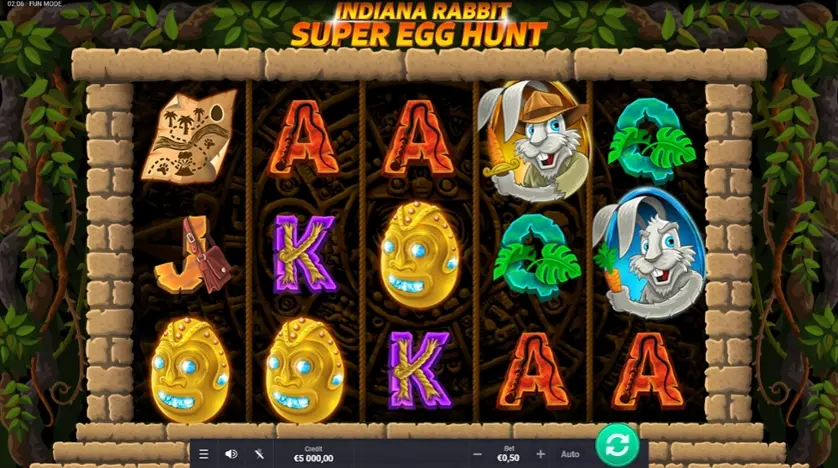Toggle the sound speaker icon

point(231,454)
